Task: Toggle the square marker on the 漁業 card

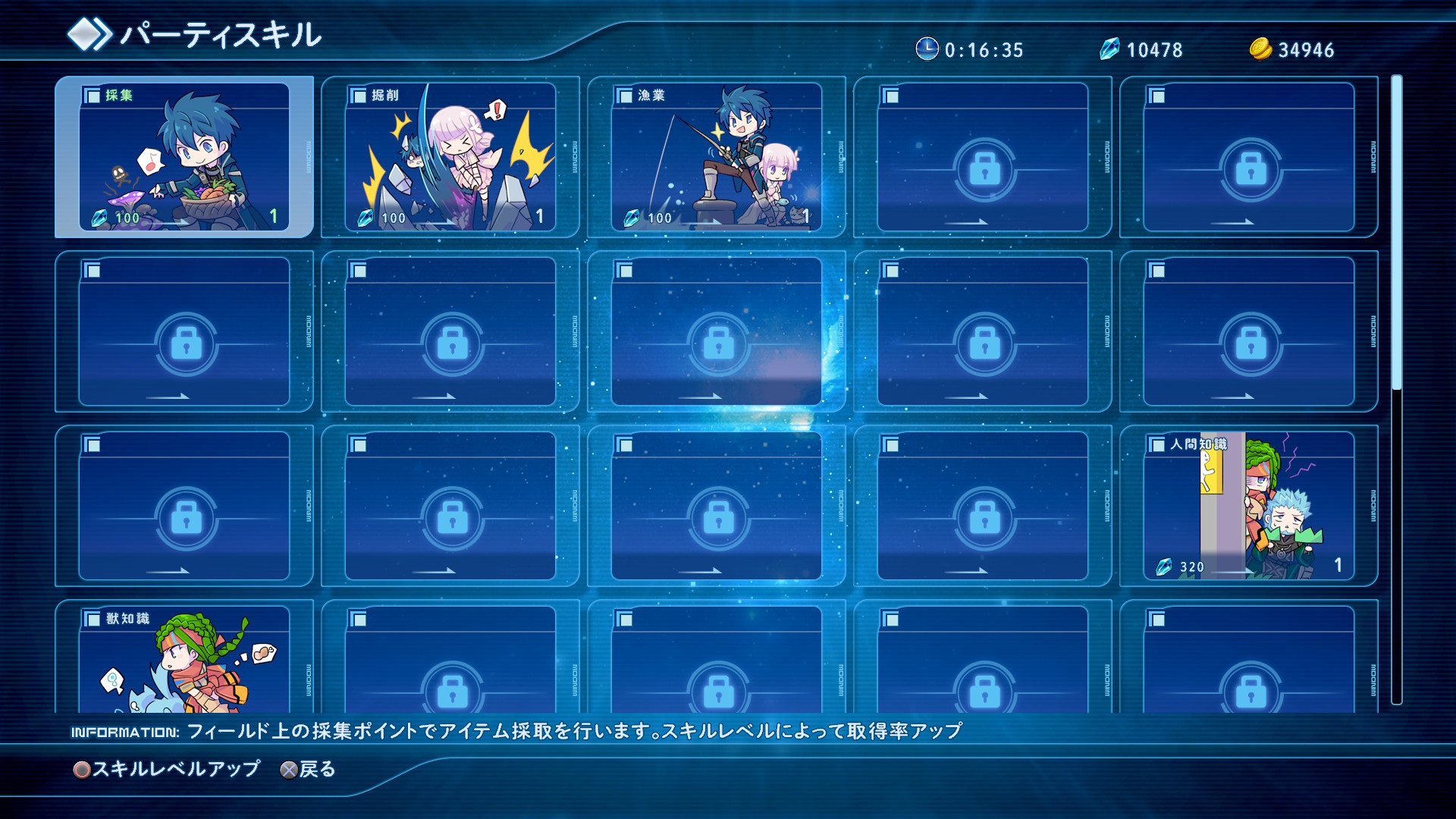Action: pyautogui.click(x=623, y=96)
